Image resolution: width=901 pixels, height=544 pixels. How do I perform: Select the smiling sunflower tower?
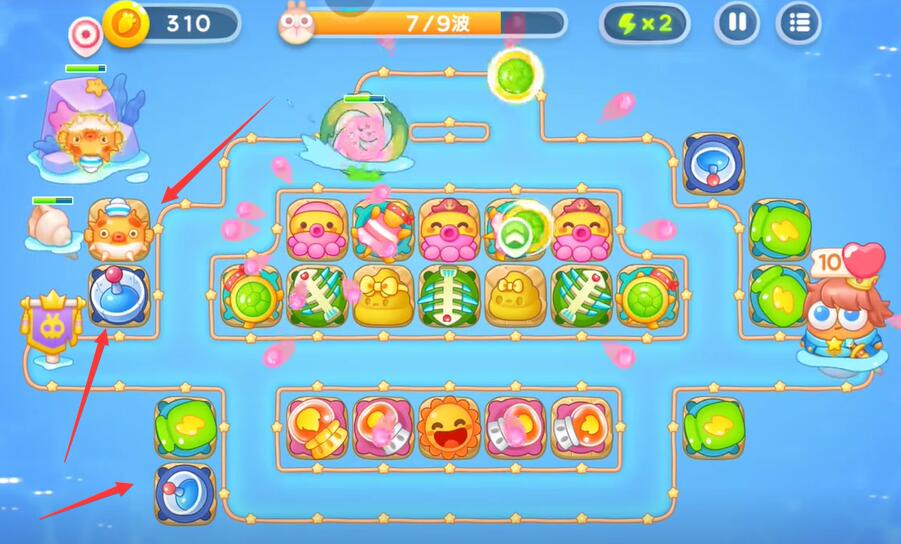click(x=449, y=427)
